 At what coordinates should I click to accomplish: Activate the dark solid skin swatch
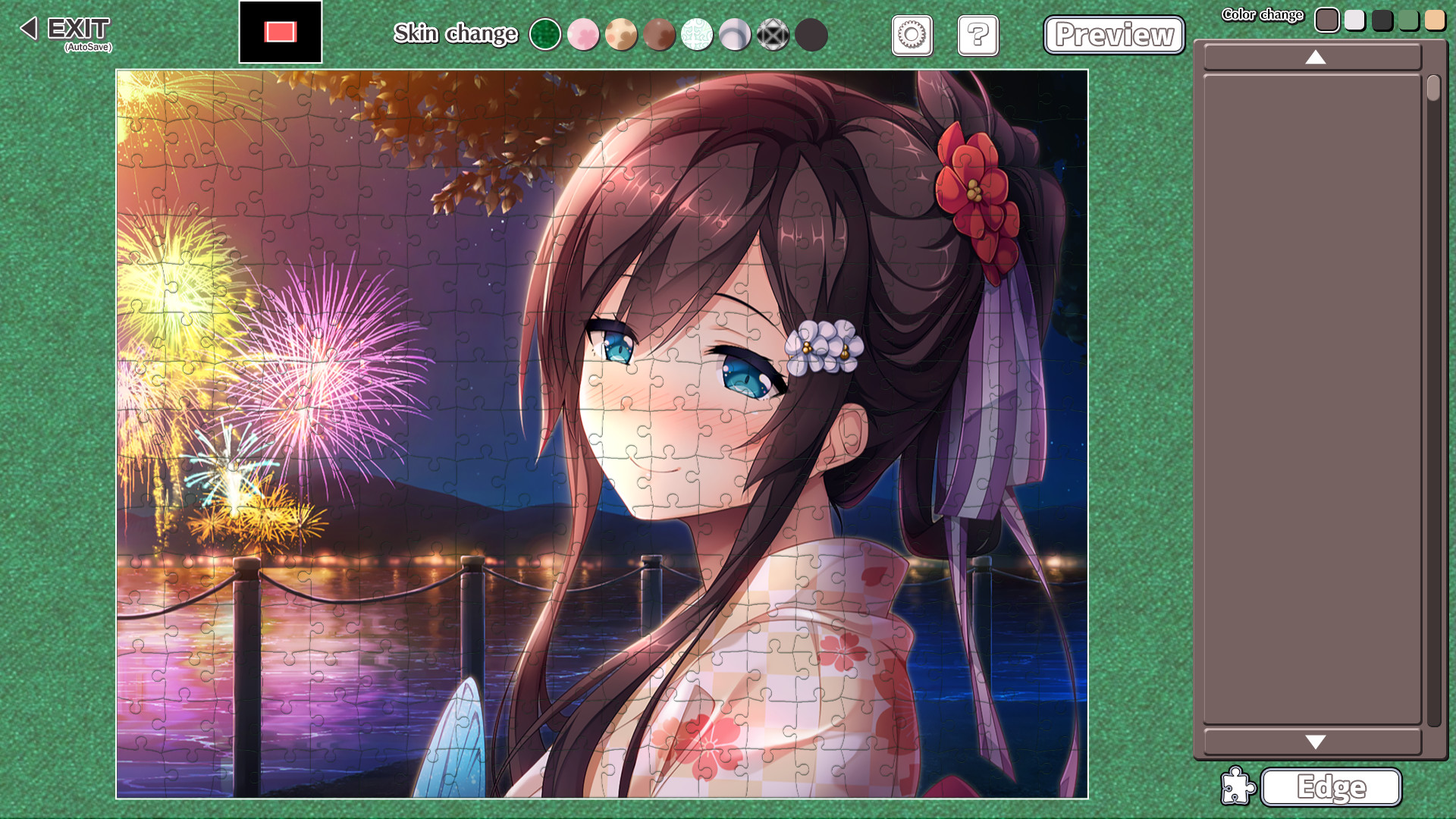pos(810,35)
